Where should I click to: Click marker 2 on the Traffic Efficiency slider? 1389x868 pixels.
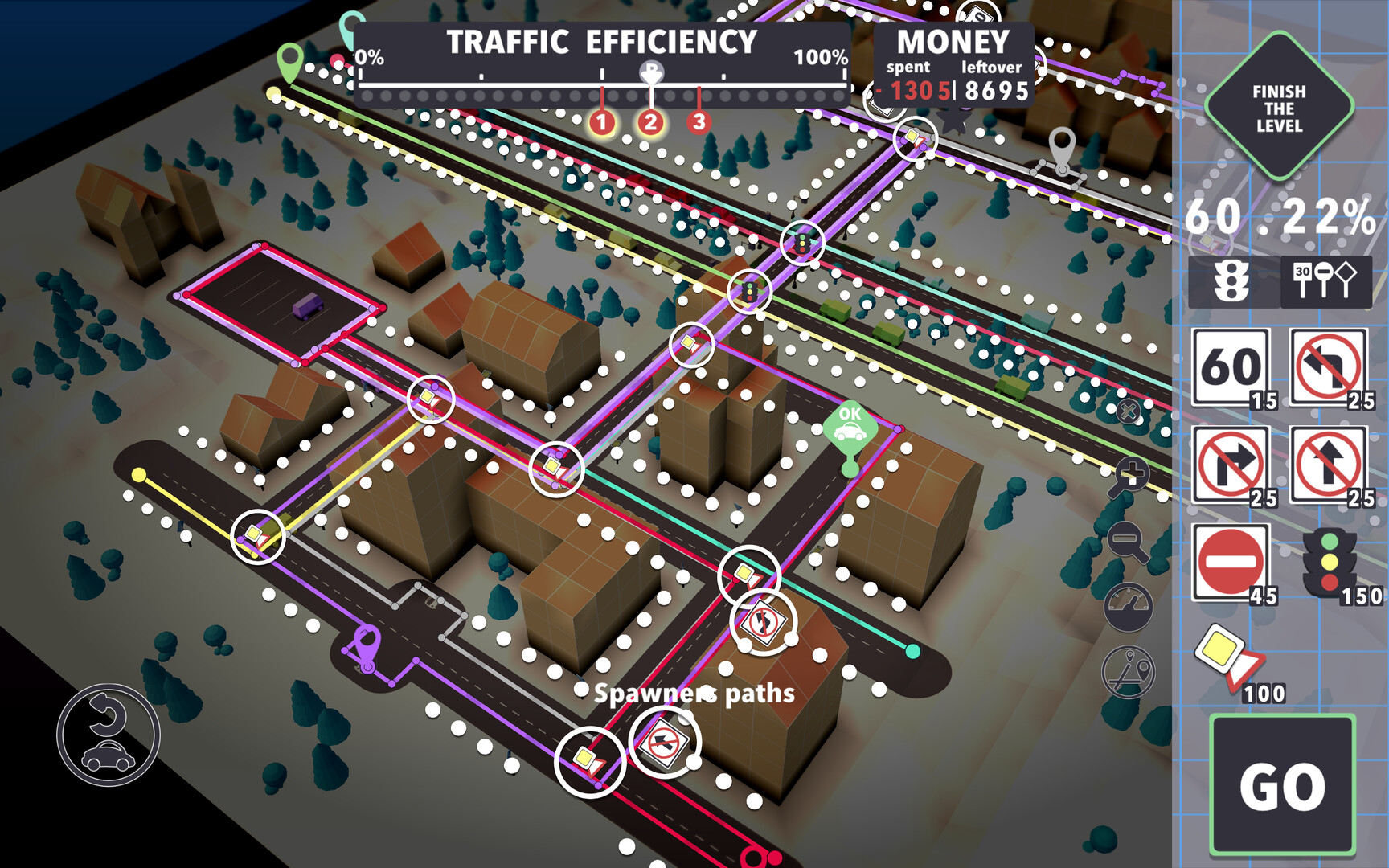click(651, 122)
